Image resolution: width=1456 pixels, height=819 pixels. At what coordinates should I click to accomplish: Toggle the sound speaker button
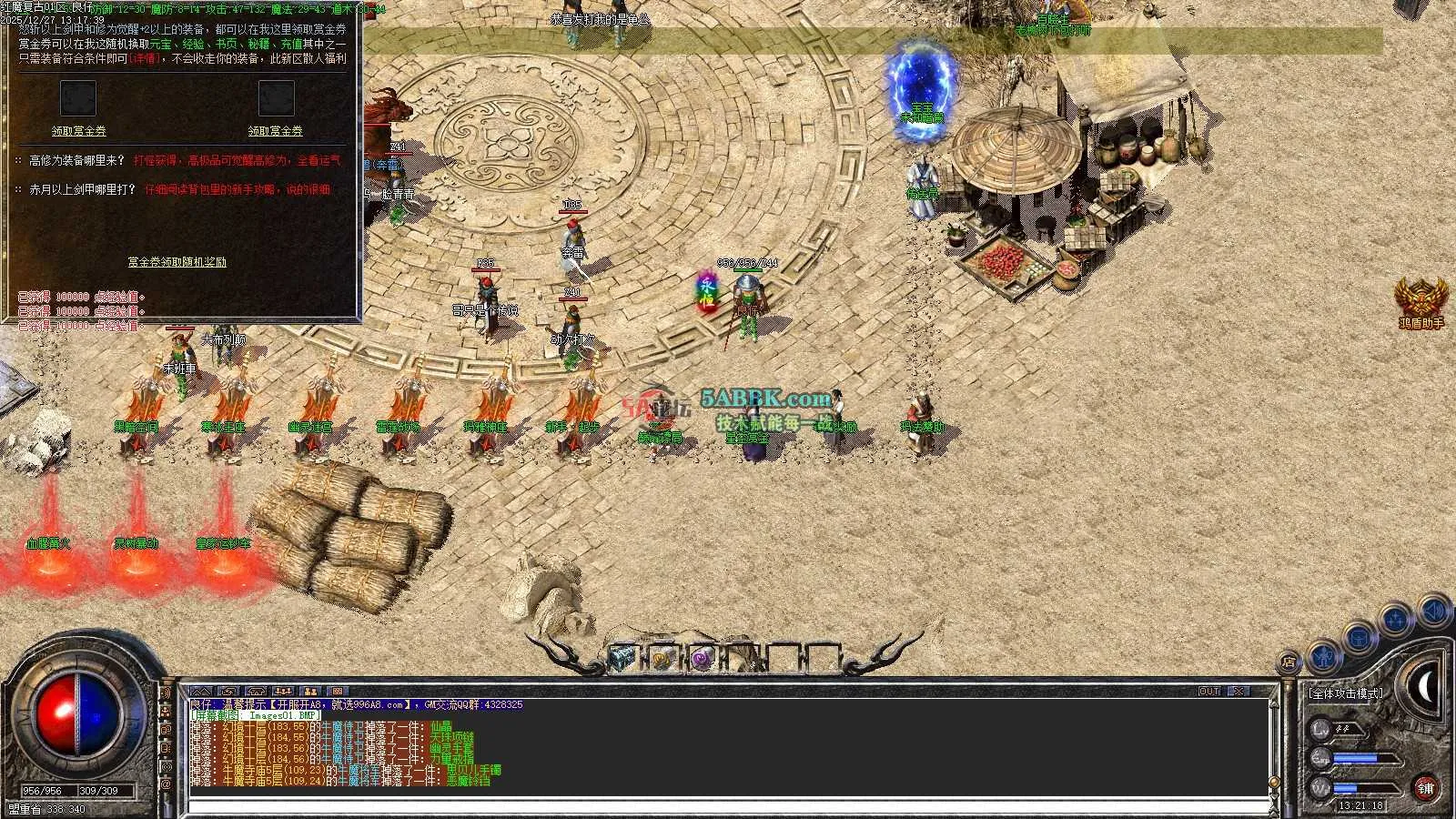[x=1433, y=610]
